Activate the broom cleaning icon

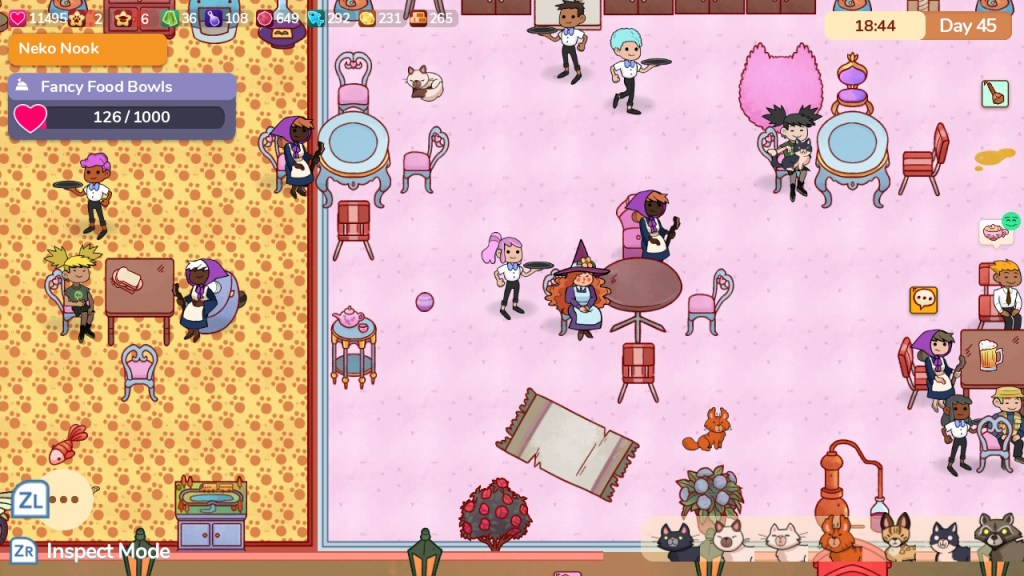coord(994,94)
